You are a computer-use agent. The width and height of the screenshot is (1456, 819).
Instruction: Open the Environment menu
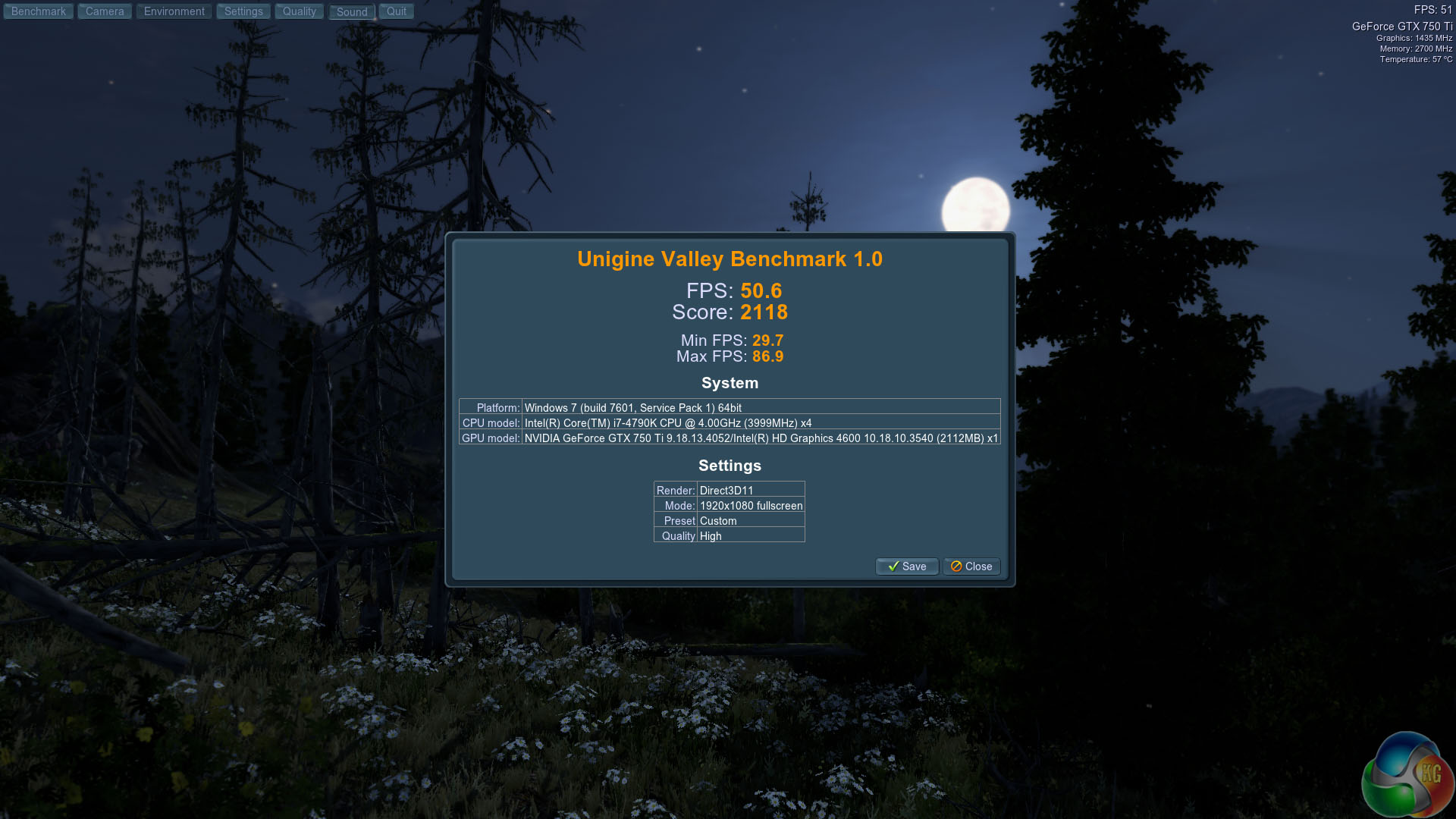(174, 11)
